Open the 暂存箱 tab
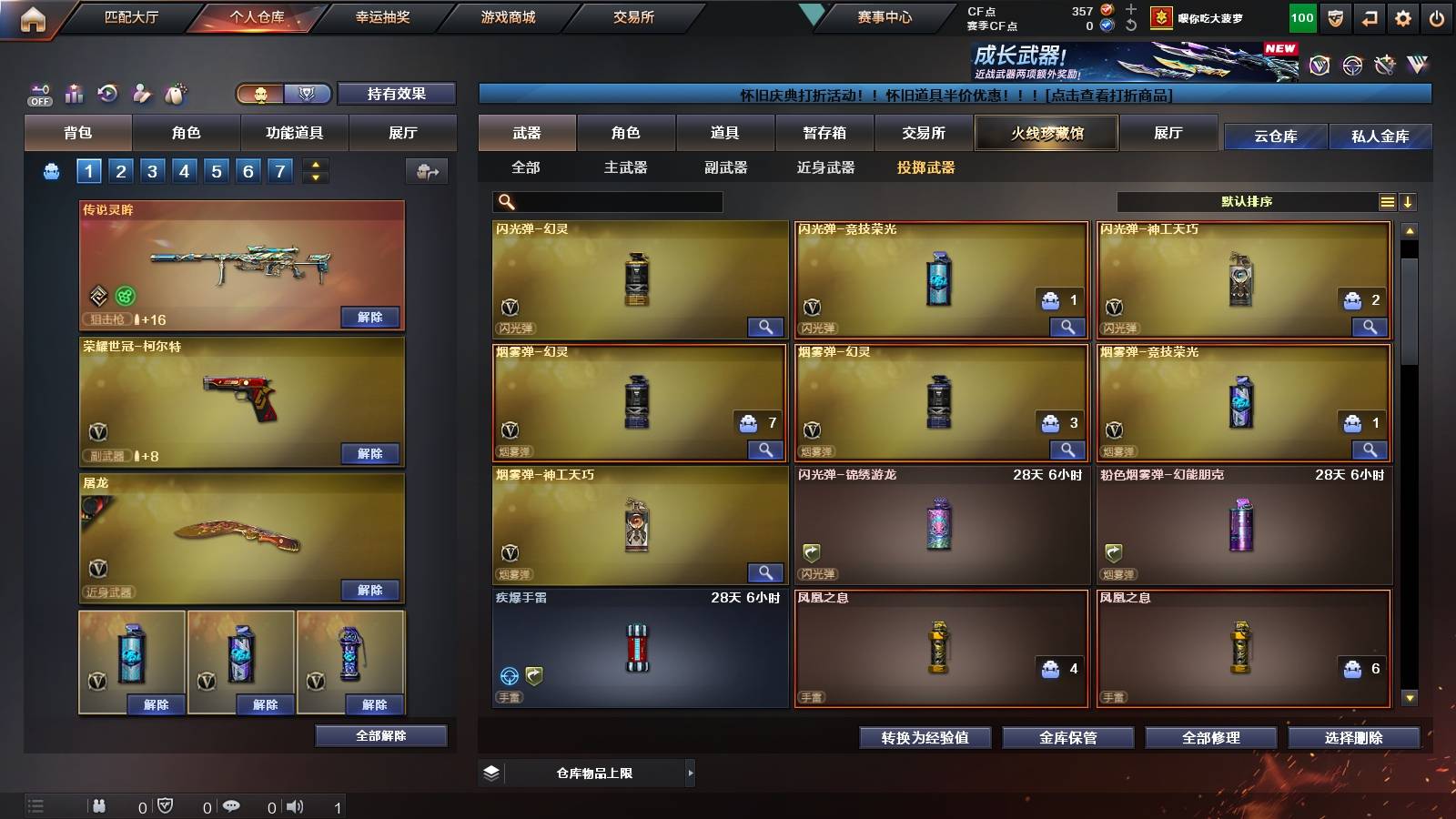Viewport: 1456px width, 819px height. point(822,133)
